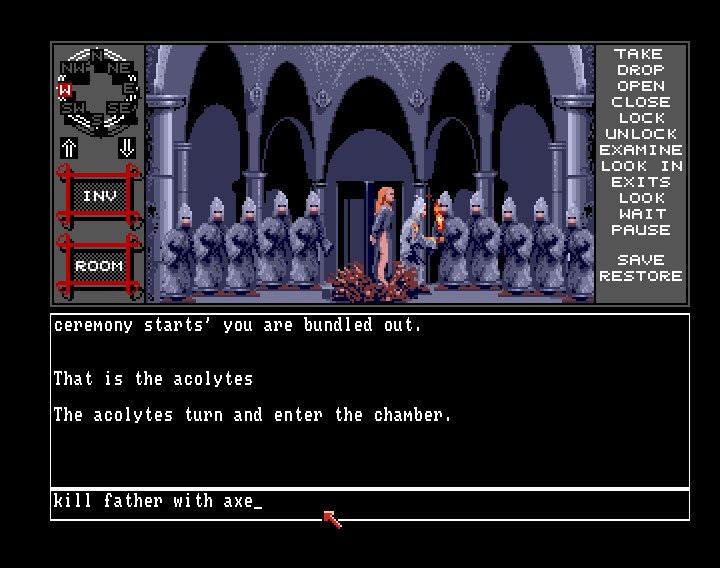720x568 pixels.
Task: Choose the DROP command
Action: point(640,70)
